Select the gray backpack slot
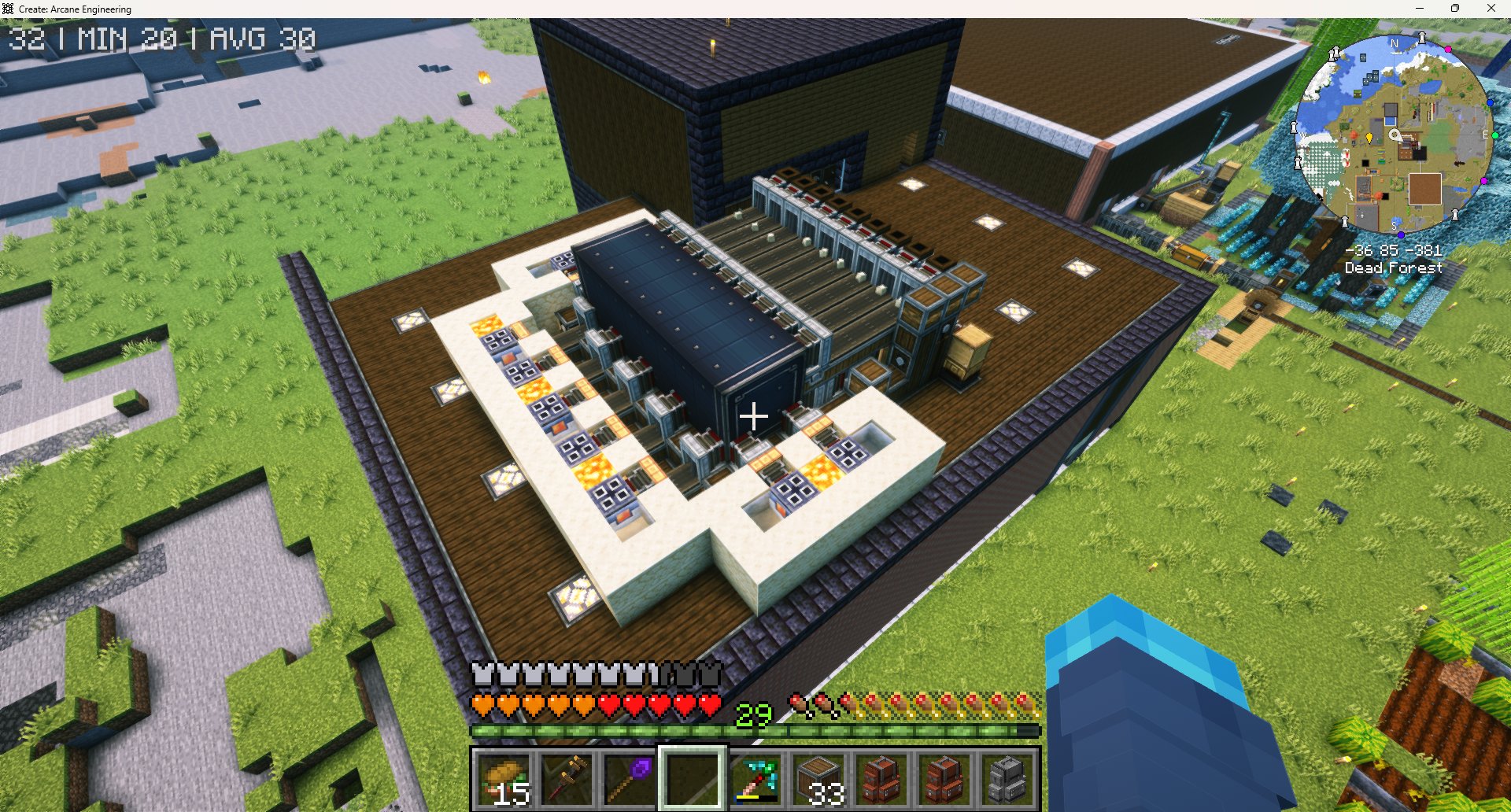The height and width of the screenshot is (812, 1511). 1007,778
